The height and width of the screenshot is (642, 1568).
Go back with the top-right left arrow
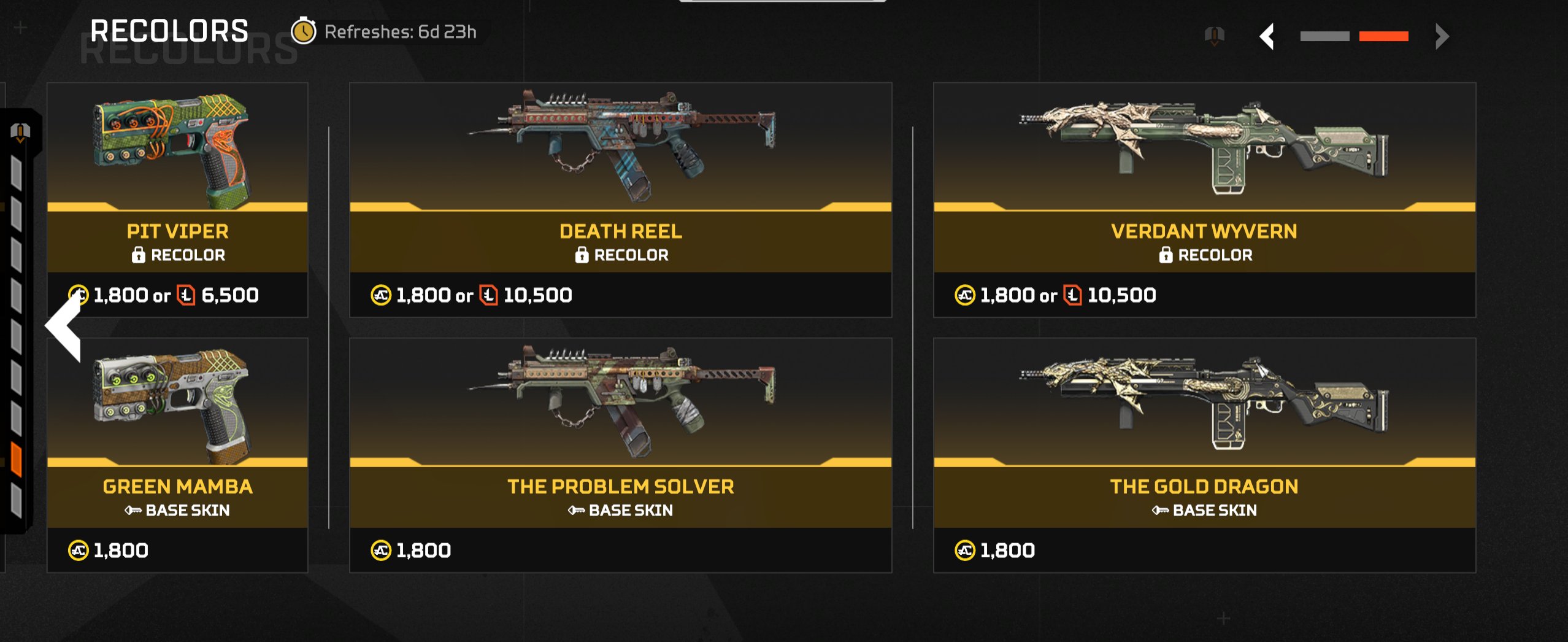(1267, 36)
